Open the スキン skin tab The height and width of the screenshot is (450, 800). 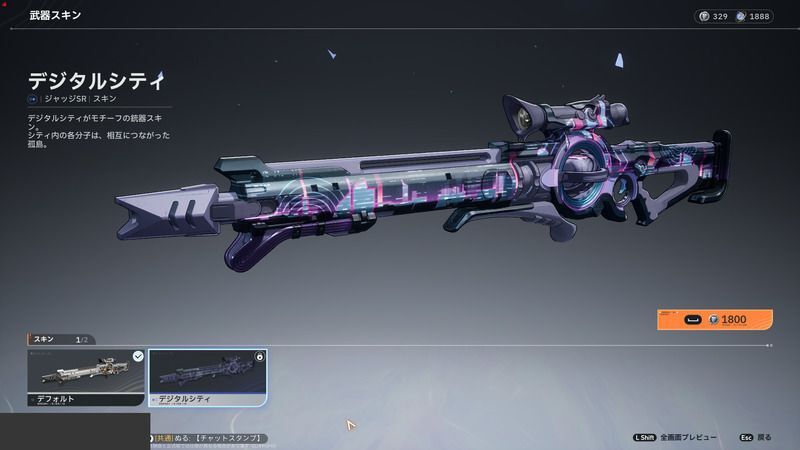tap(44, 339)
